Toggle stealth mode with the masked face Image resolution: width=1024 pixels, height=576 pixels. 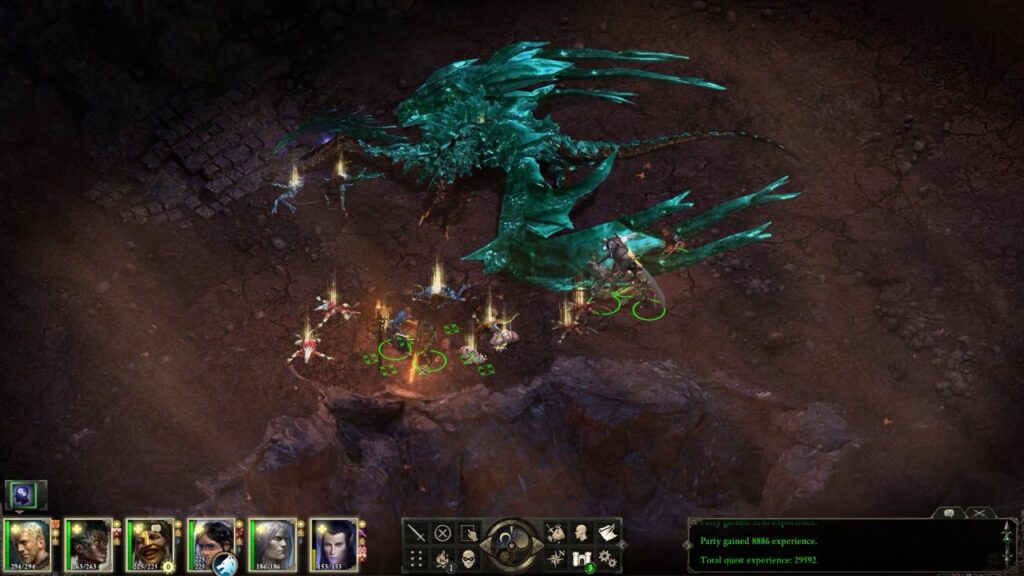467,558
